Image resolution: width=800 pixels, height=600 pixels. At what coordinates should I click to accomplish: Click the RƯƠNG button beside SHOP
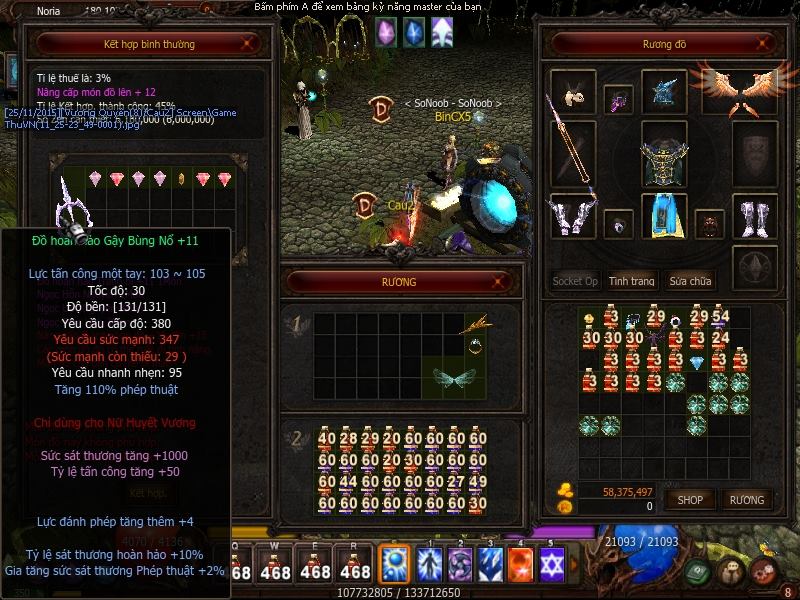[x=746, y=499]
